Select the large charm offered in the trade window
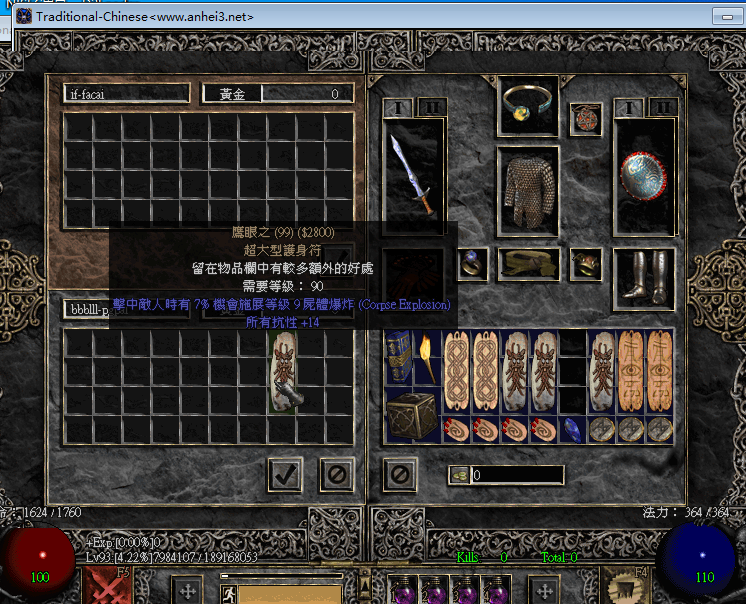The image size is (746, 604). tap(285, 372)
